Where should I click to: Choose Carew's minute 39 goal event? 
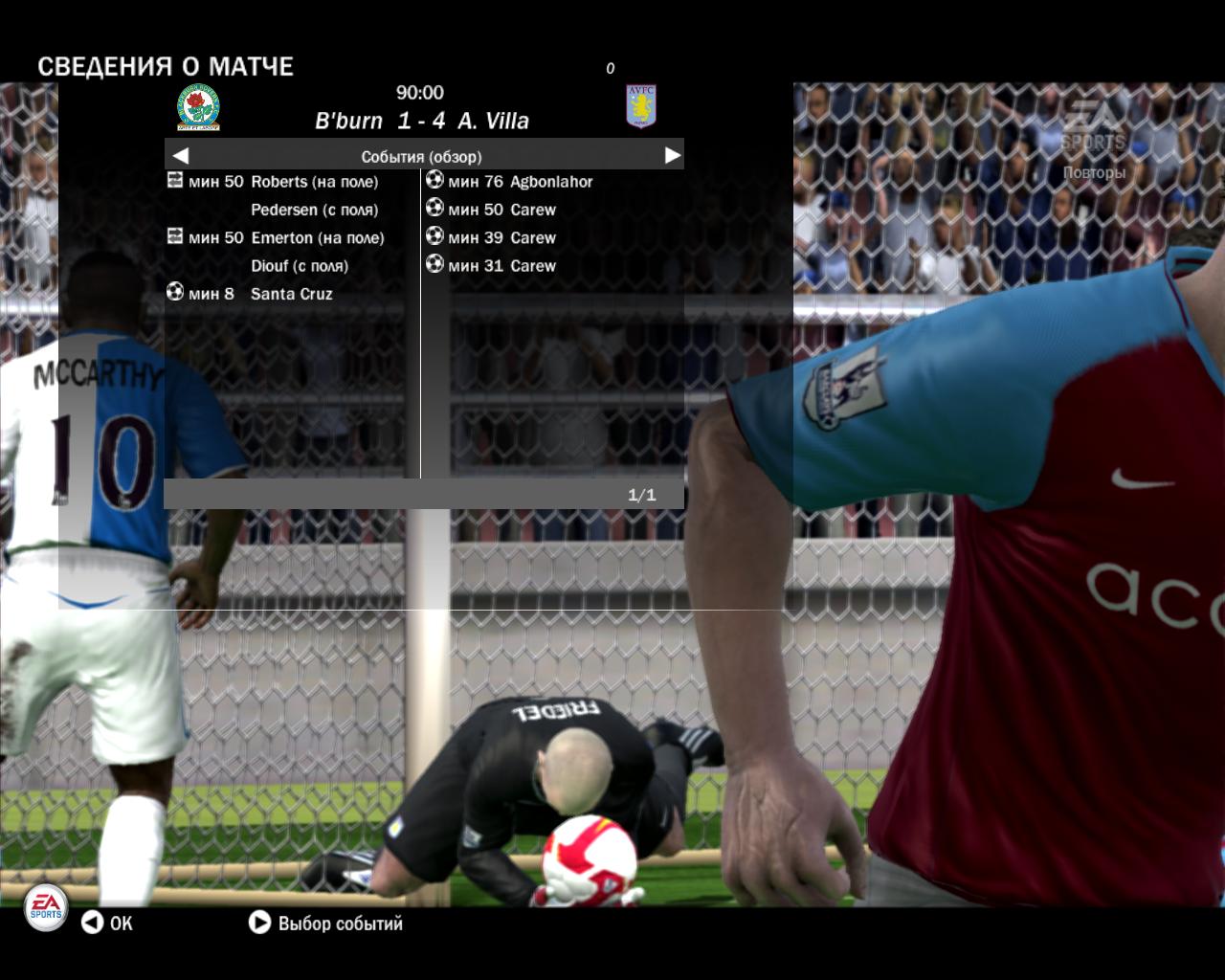[x=501, y=238]
